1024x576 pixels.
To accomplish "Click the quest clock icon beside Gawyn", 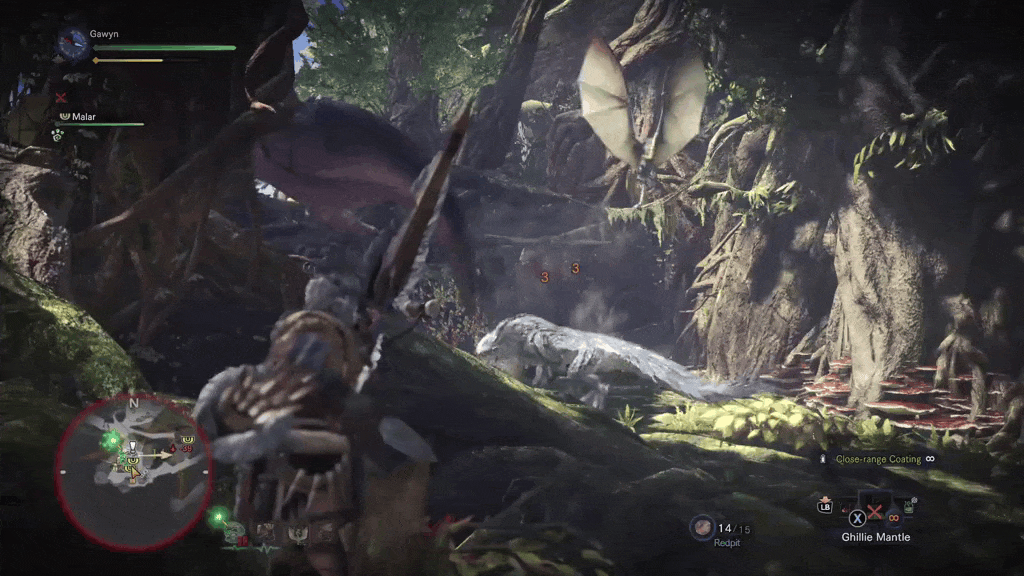I will click(x=73, y=43).
